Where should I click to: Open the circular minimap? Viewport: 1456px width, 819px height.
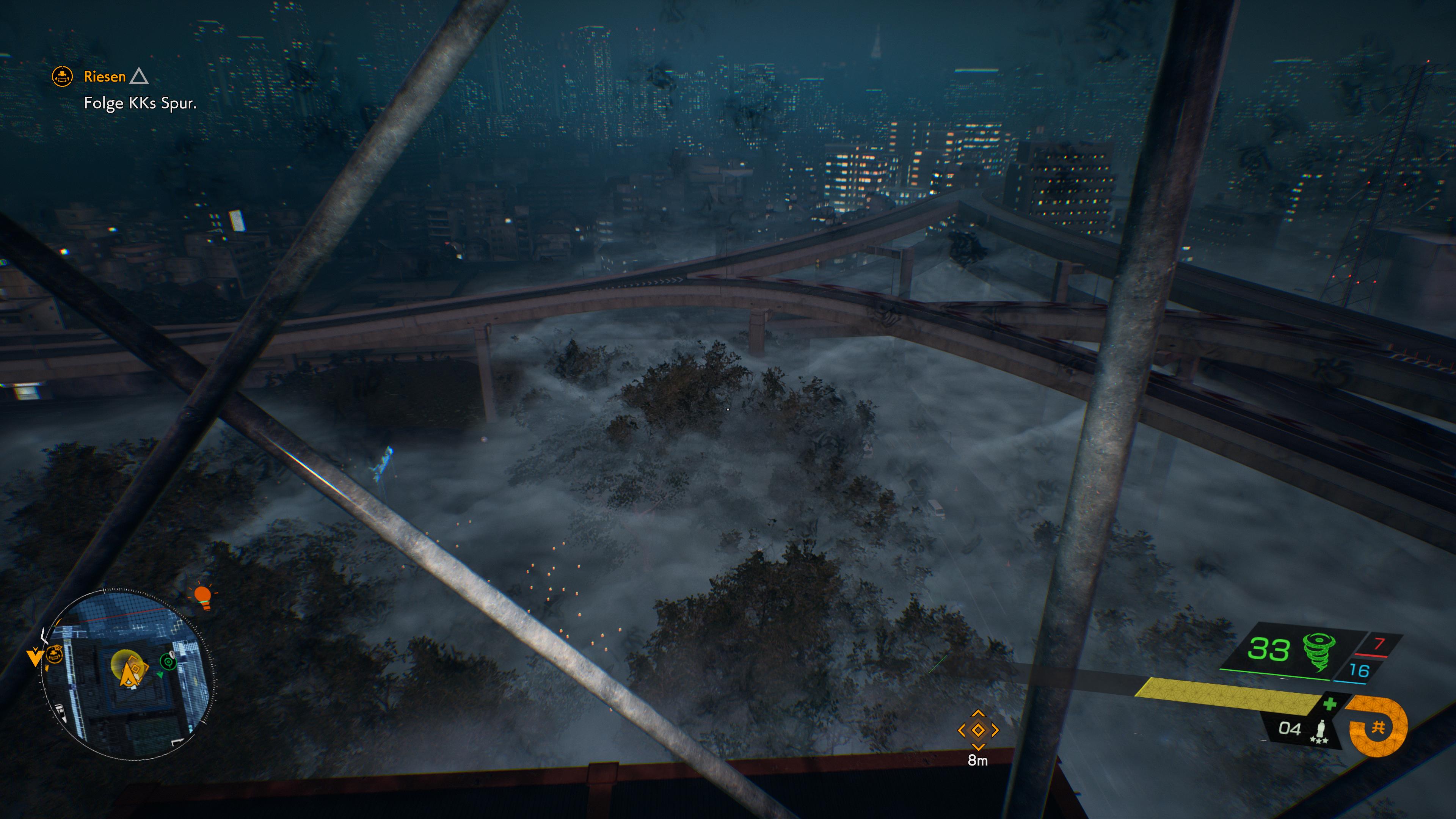[128, 673]
